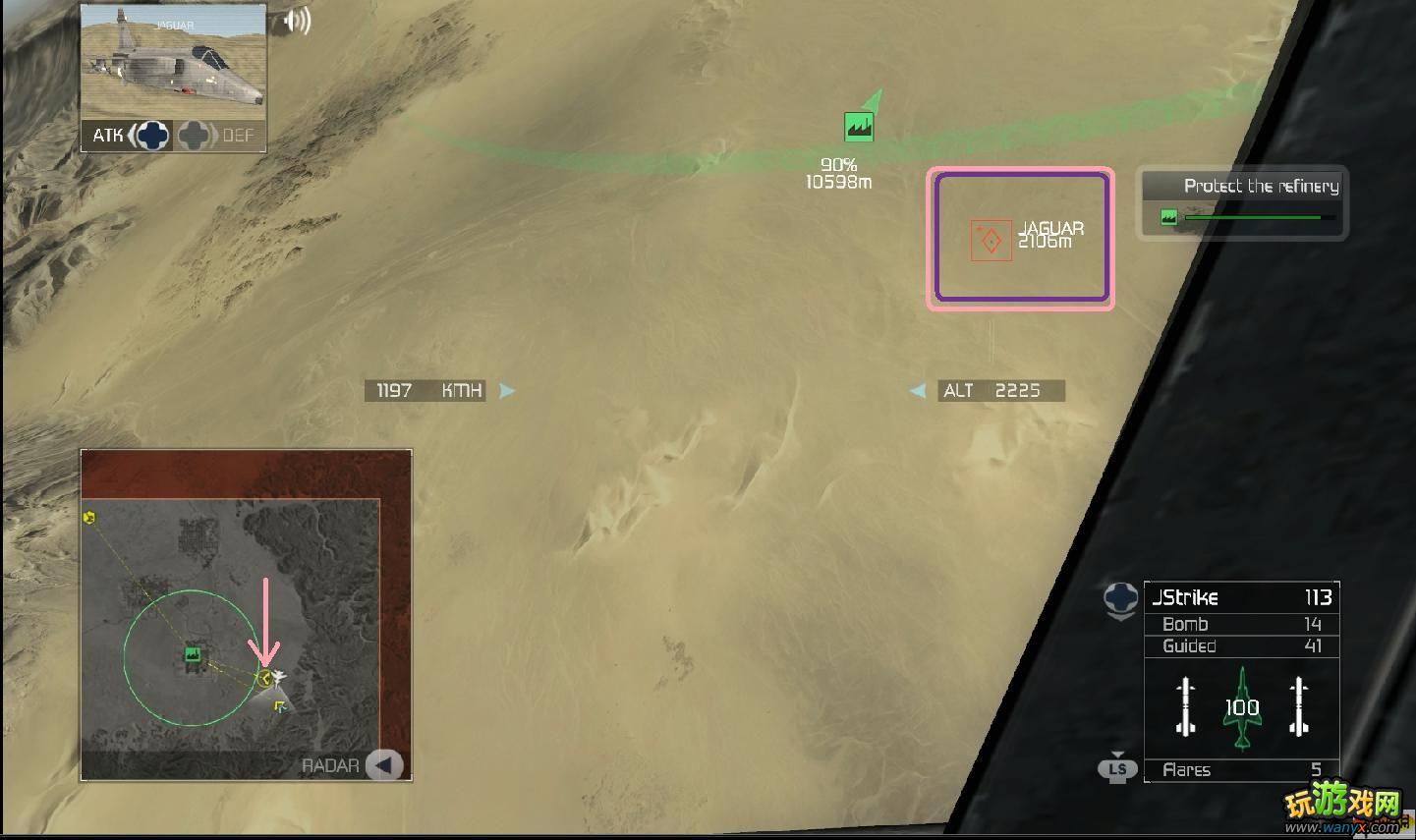Select the JStrike weapon row
Image resolution: width=1416 pixels, height=840 pixels.
tap(1241, 597)
